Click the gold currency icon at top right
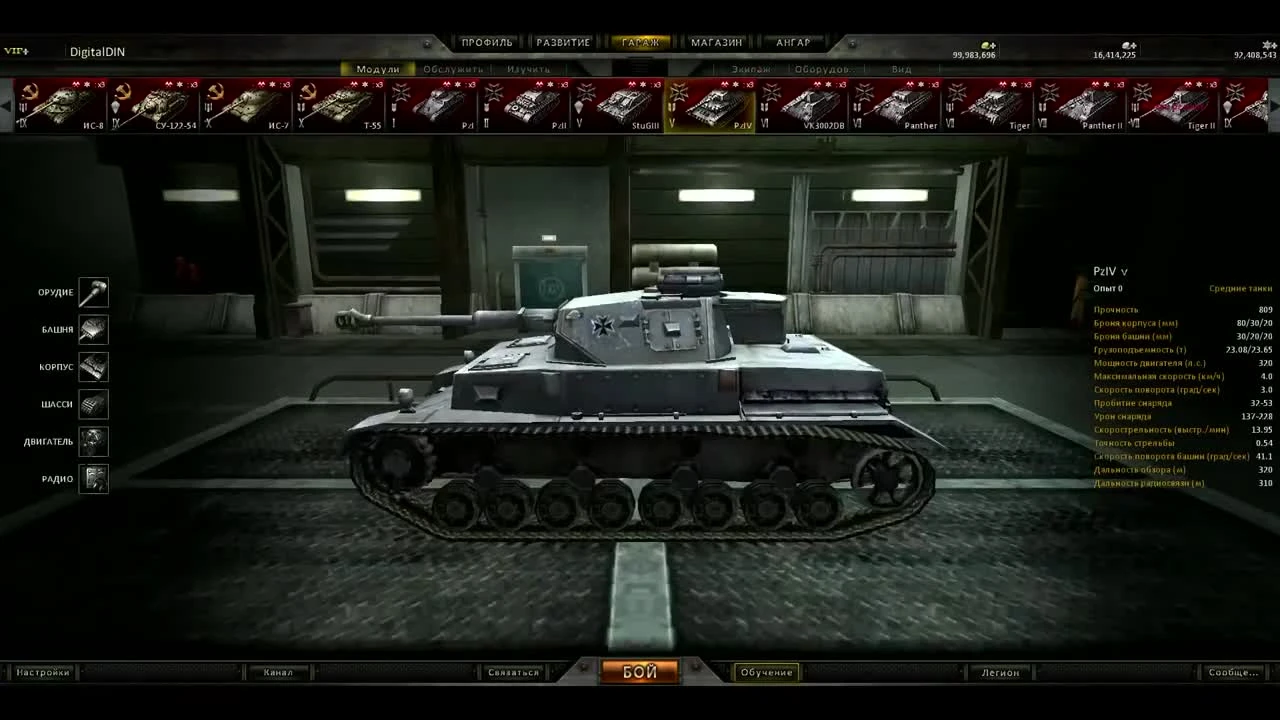This screenshot has width=1280, height=720. (x=988, y=46)
